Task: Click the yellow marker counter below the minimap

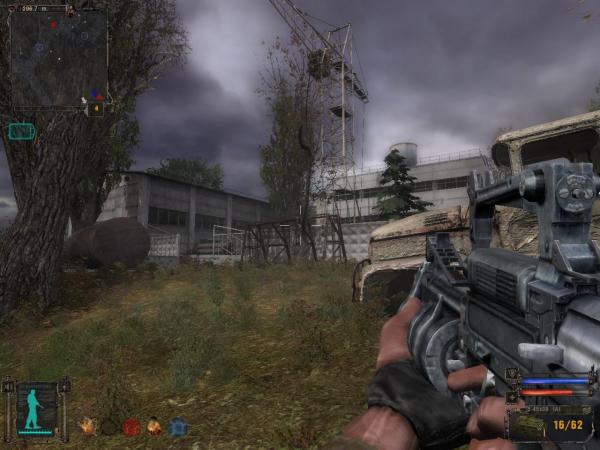Action: coord(96,108)
